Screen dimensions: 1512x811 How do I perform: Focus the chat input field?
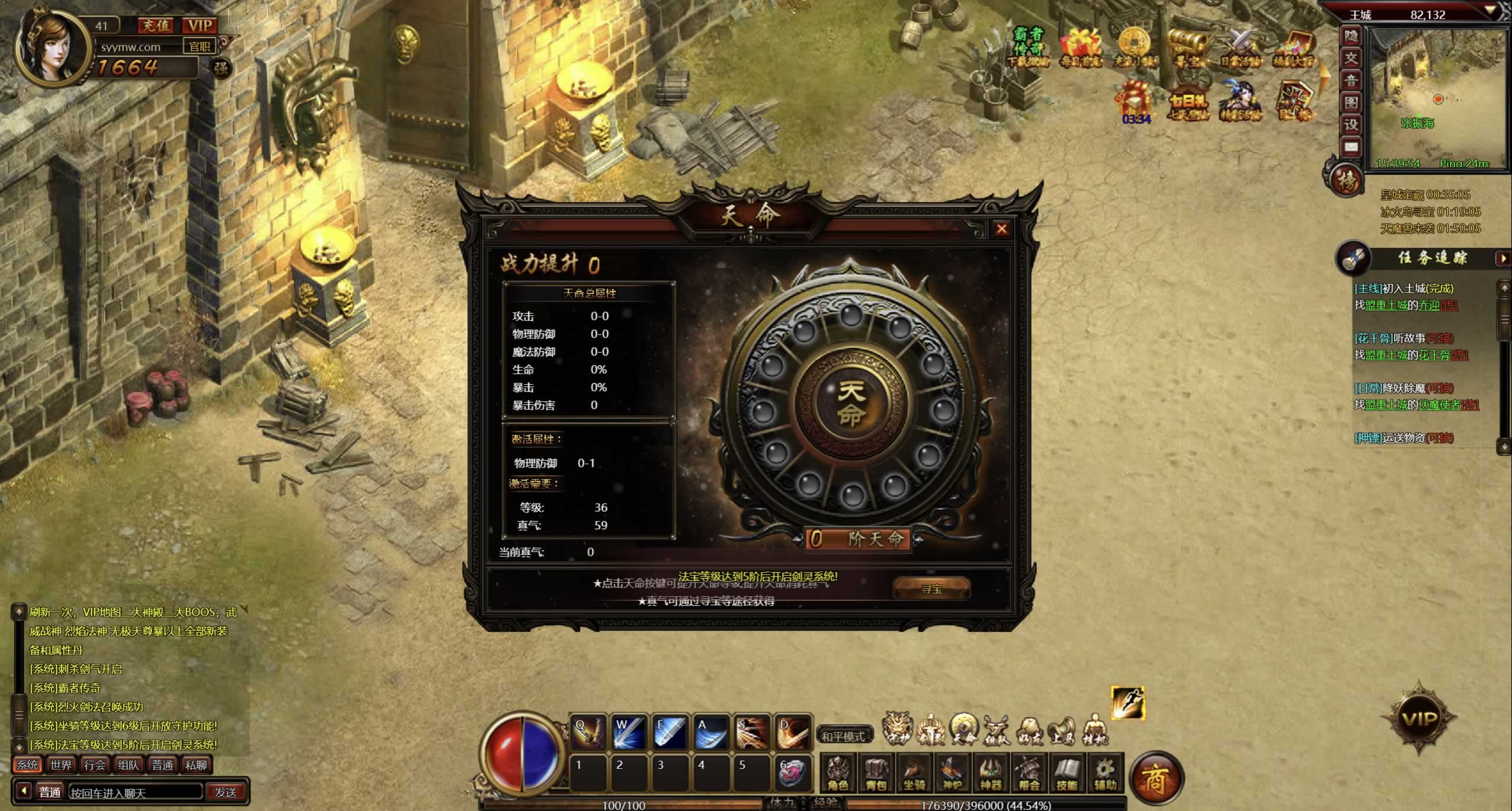click(x=135, y=792)
